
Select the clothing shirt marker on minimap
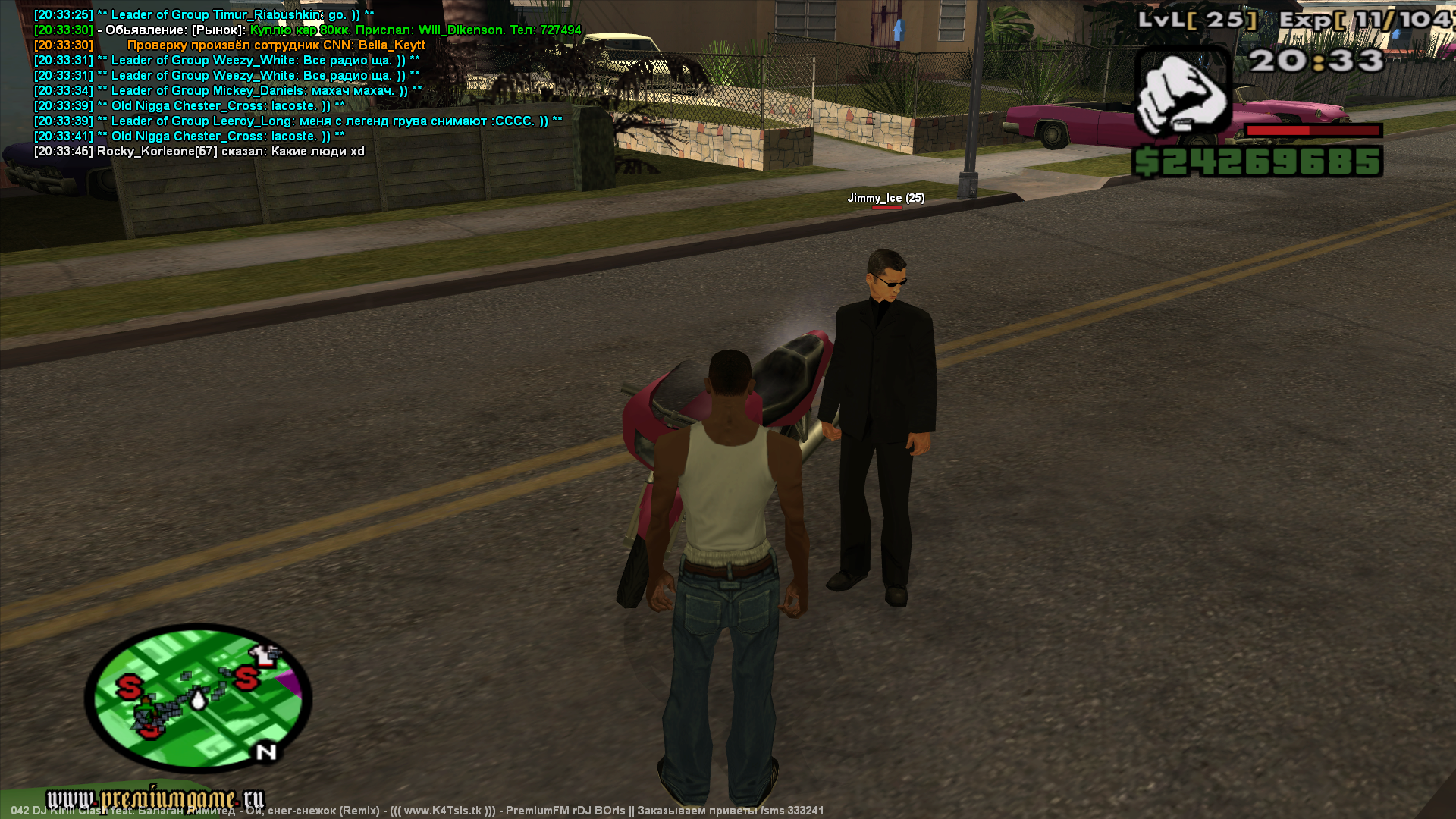pos(264,653)
